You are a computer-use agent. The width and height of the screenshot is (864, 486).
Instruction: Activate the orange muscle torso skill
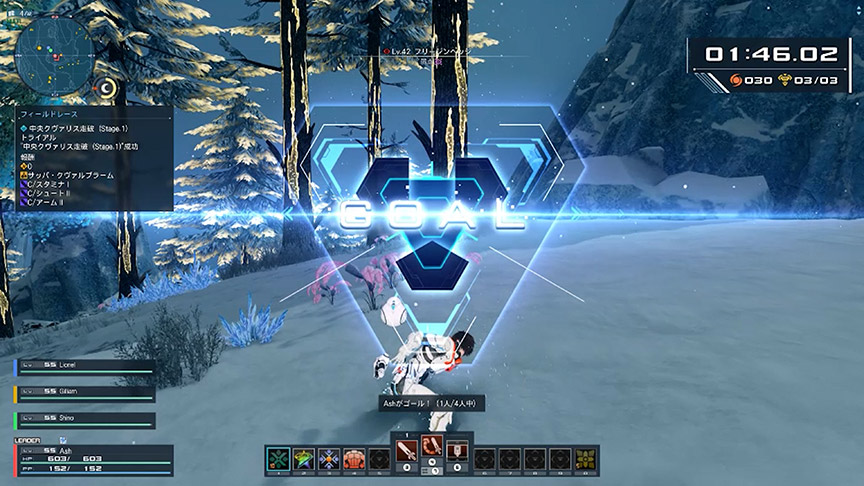(353, 459)
